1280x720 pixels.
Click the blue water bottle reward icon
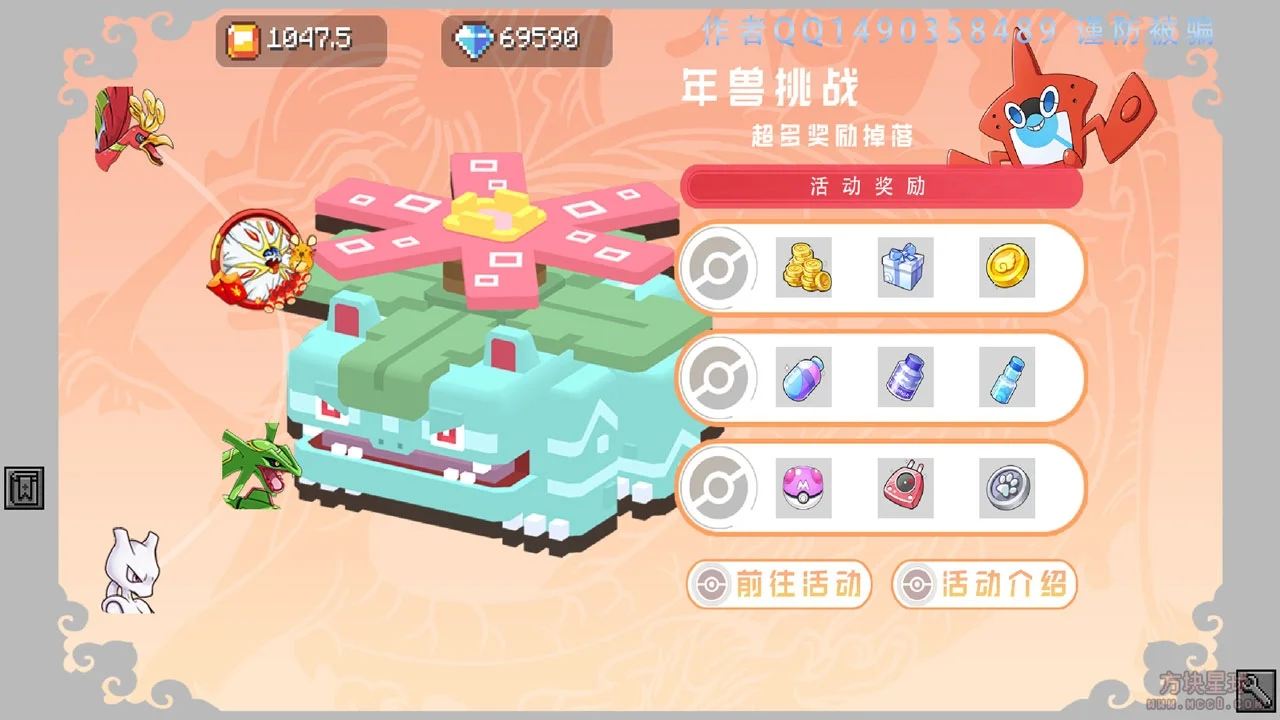tap(1006, 377)
